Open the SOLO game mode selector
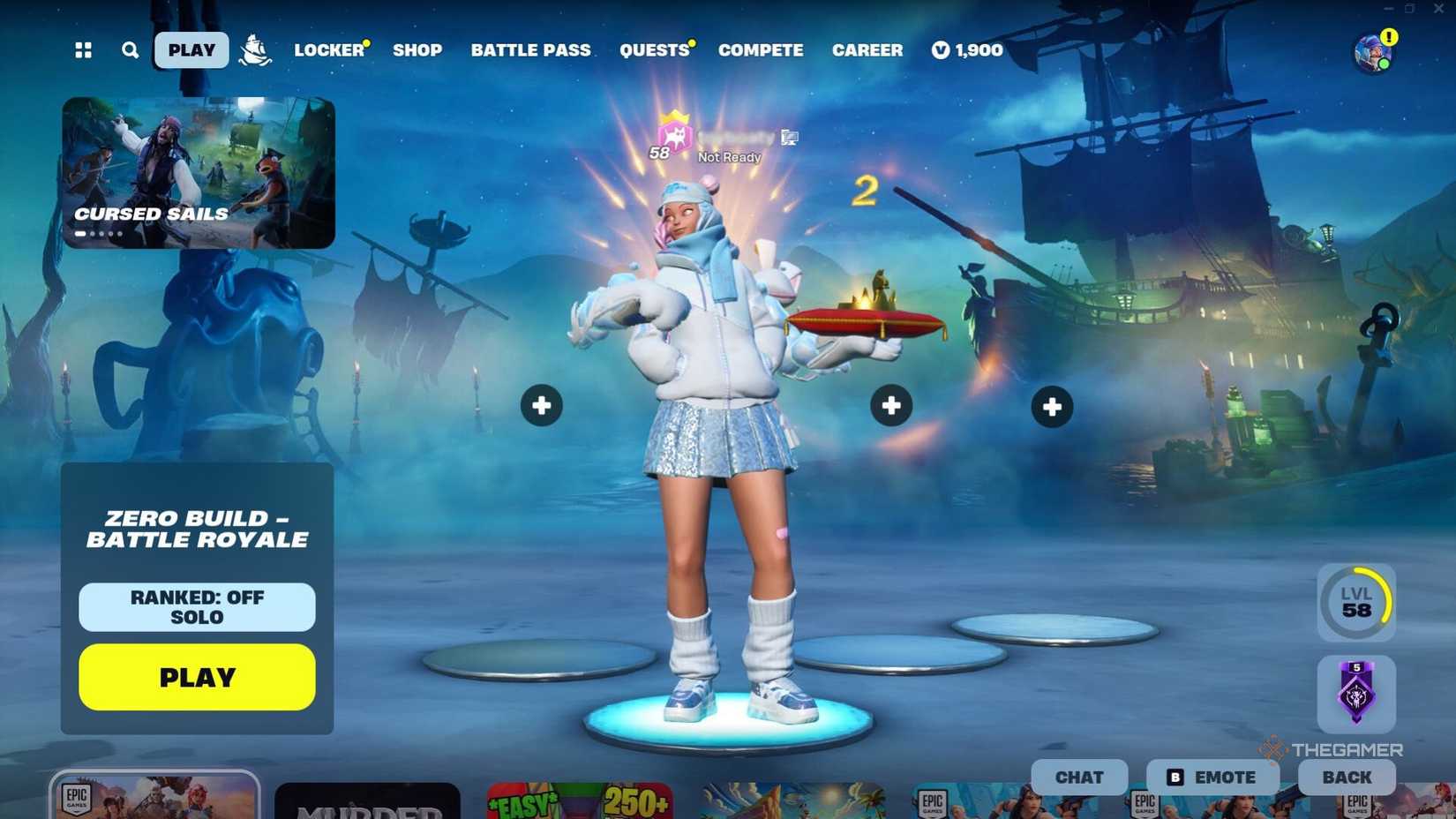This screenshot has width=1456, height=819. point(196,618)
